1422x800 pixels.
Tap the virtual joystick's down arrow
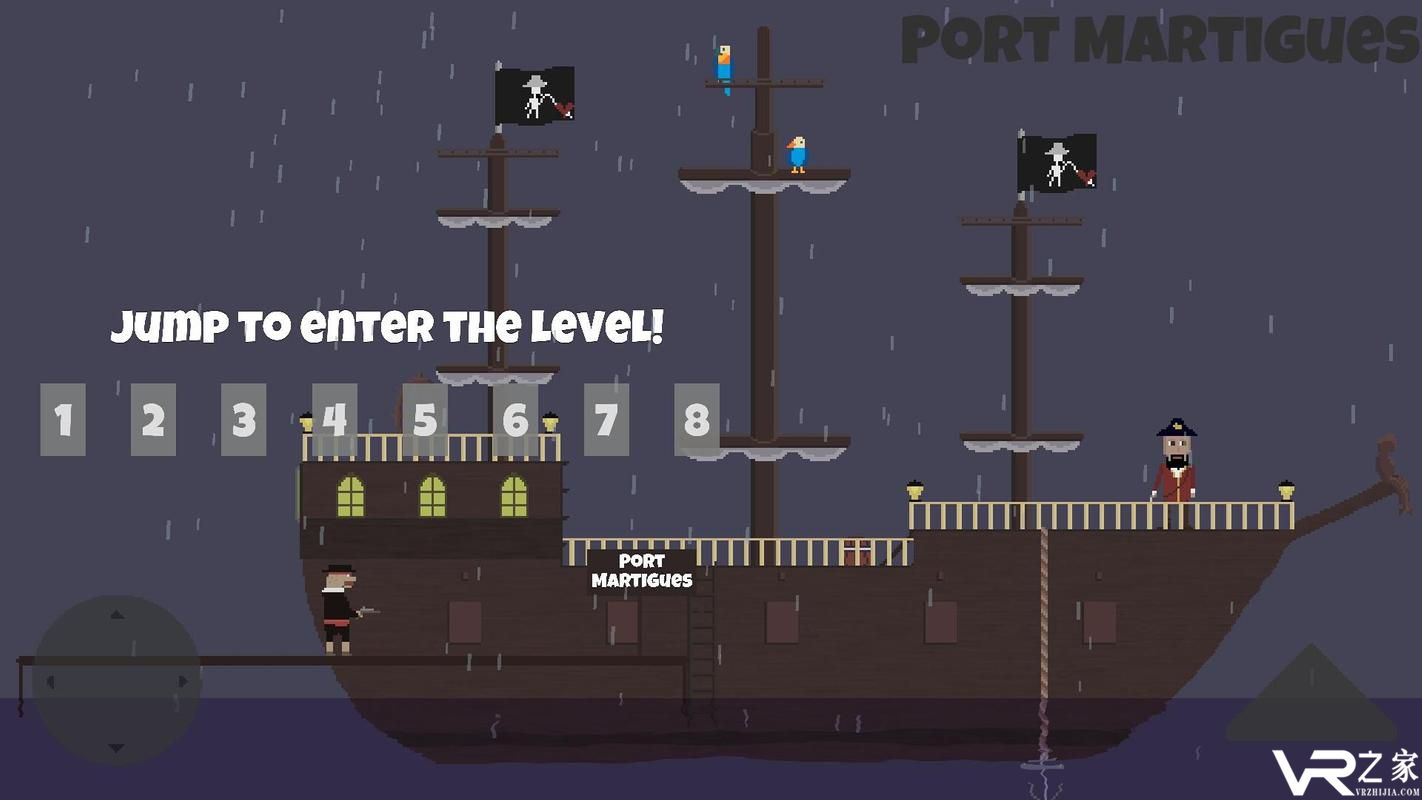pos(116,748)
